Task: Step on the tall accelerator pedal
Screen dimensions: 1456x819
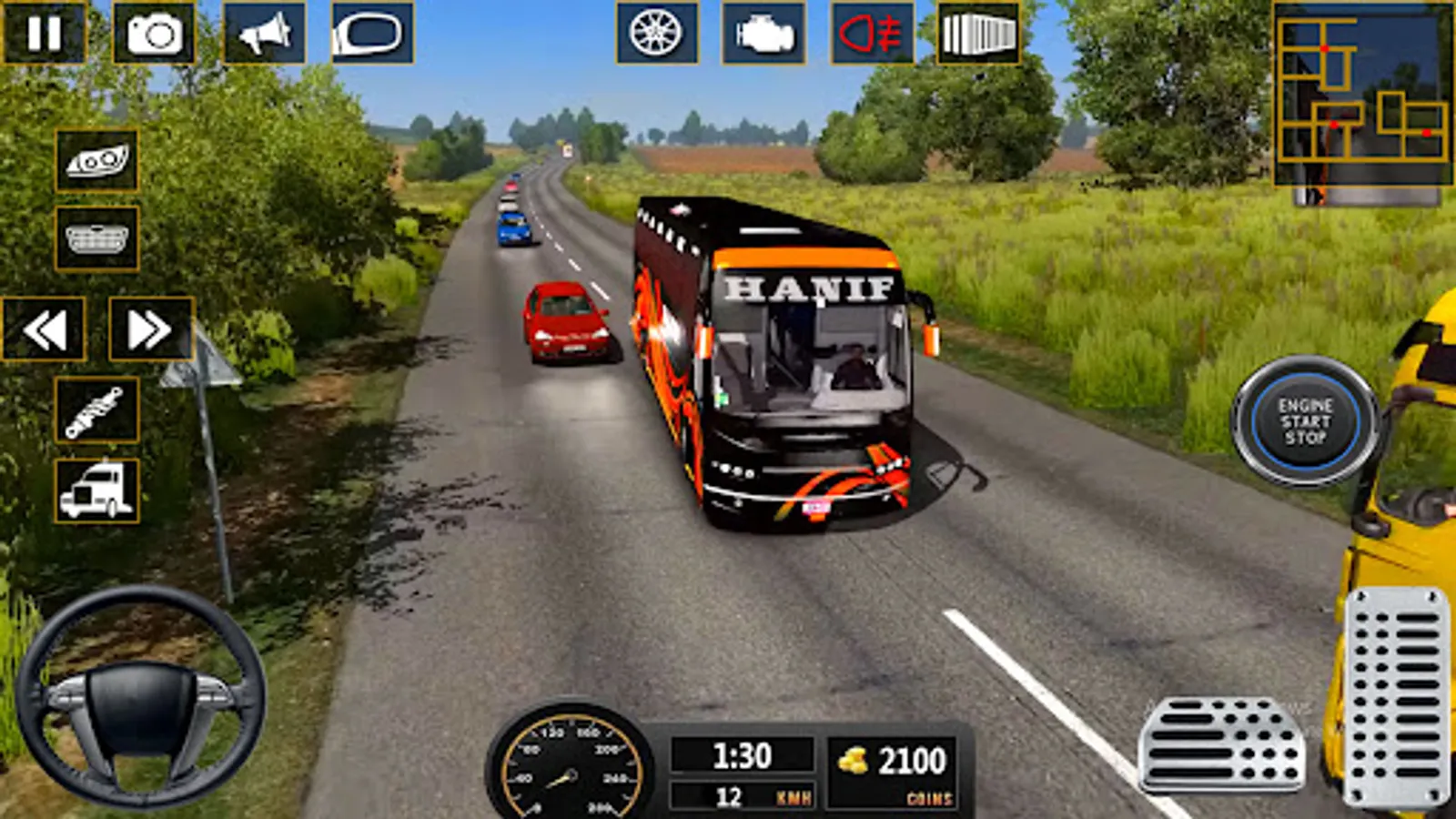Action: point(1396,696)
